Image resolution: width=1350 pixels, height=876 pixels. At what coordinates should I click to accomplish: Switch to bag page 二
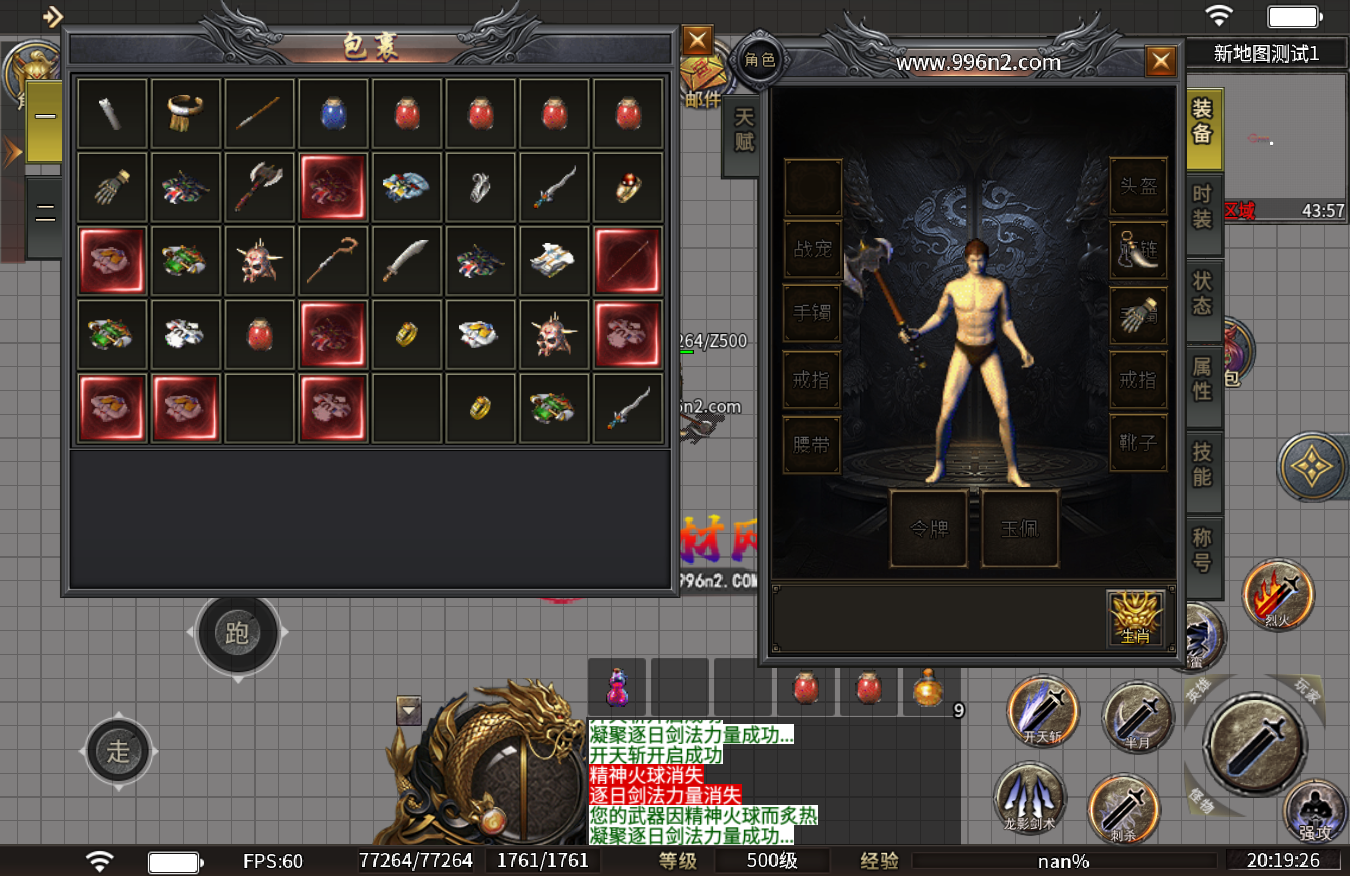click(x=45, y=212)
